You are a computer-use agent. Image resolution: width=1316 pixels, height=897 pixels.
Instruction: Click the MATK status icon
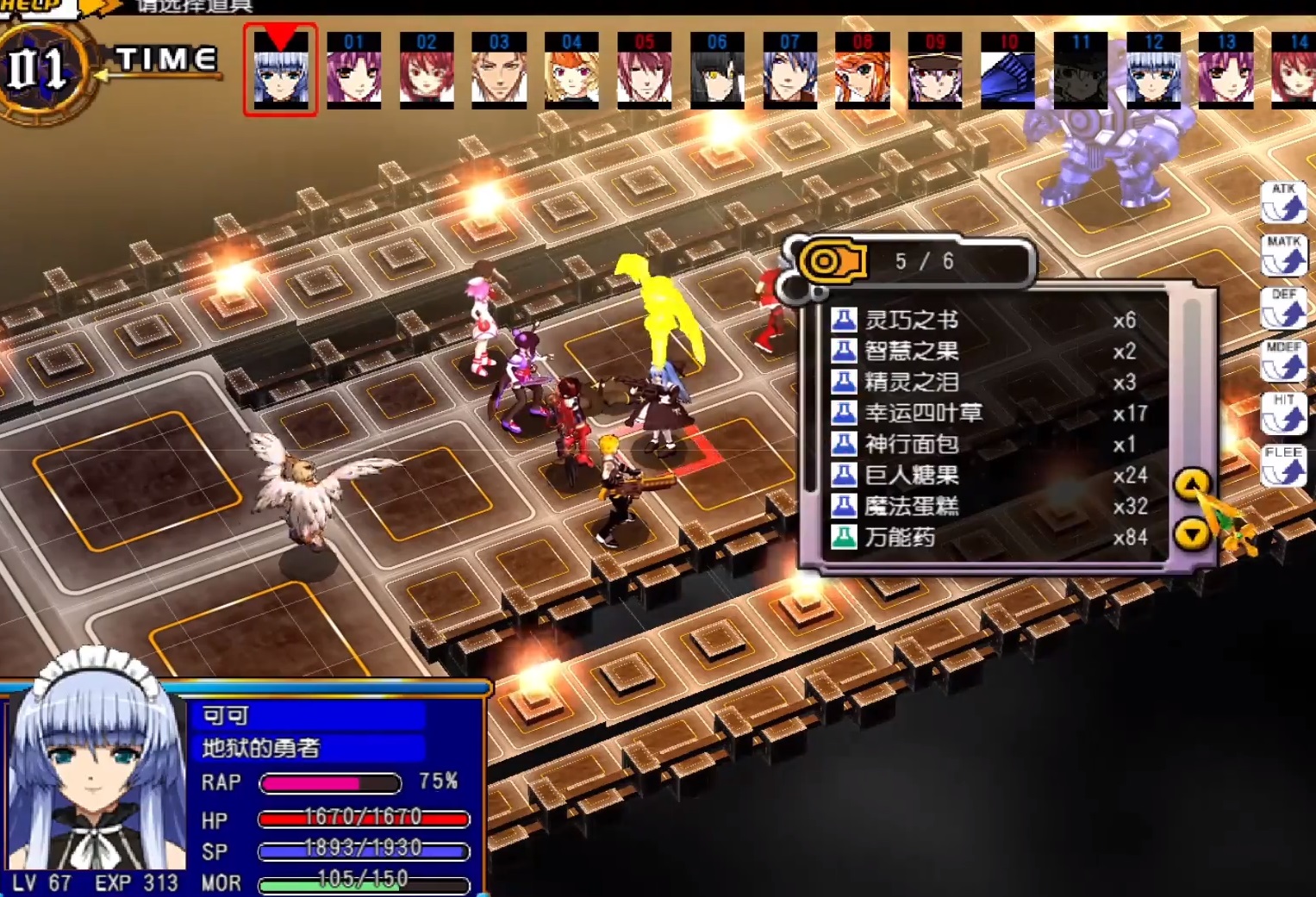(1283, 255)
